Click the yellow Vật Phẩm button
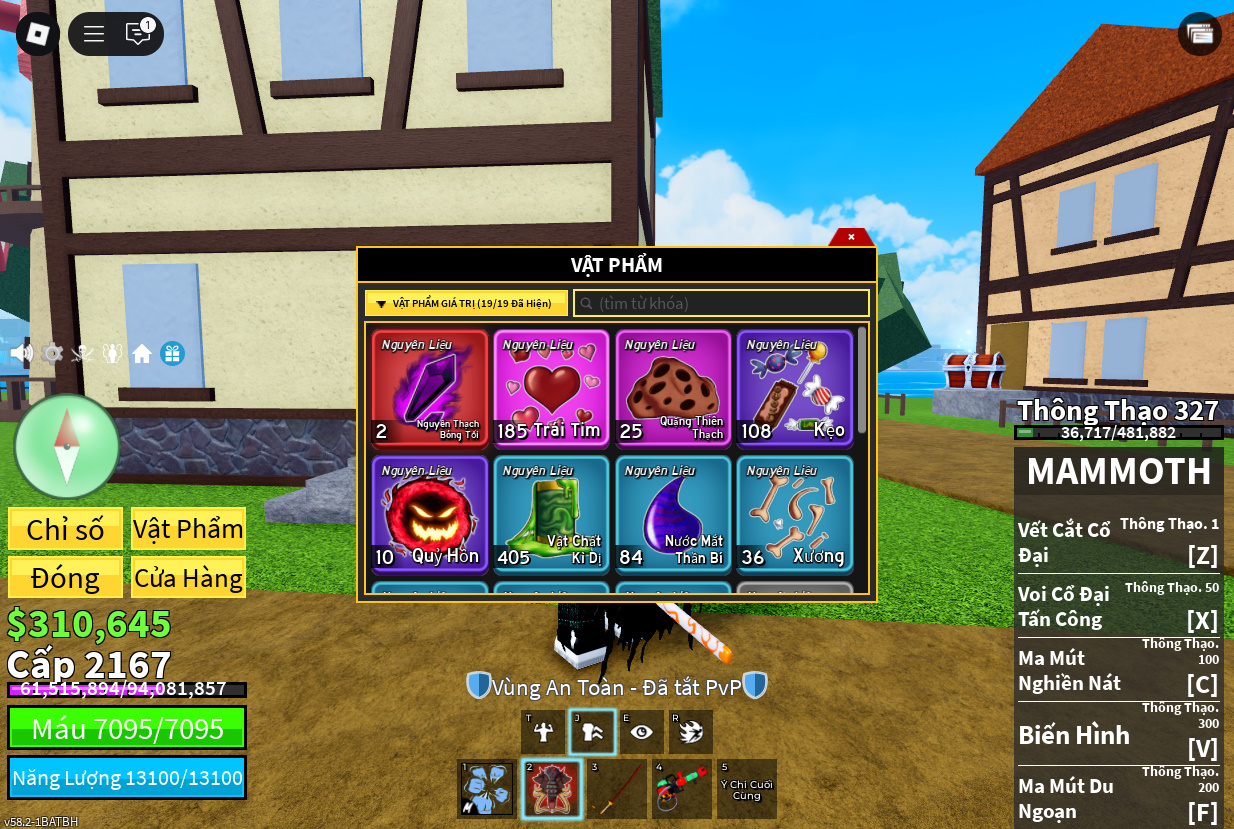Screen dimensions: 1234x829 point(188,529)
